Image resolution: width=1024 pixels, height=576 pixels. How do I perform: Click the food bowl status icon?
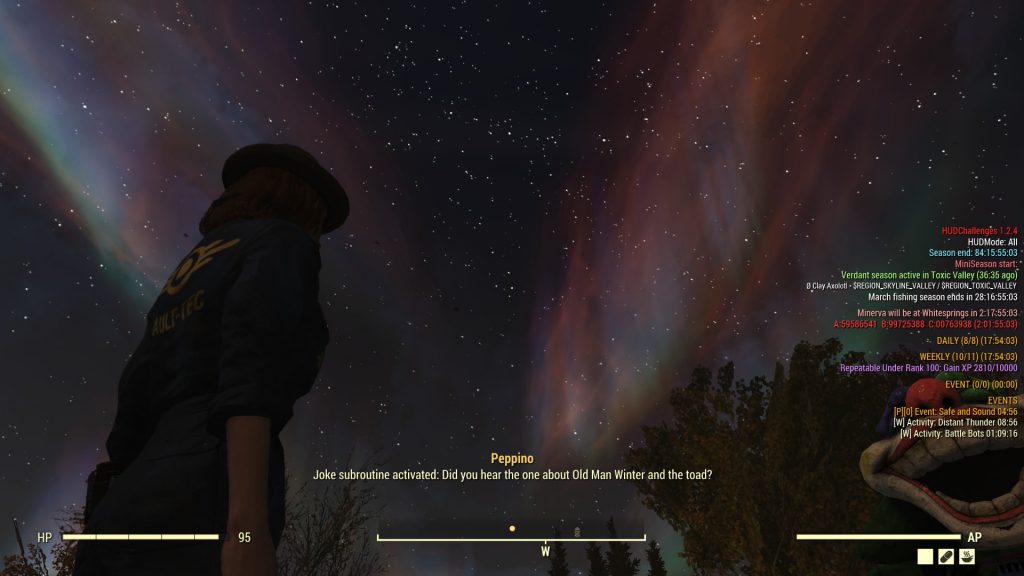967,557
